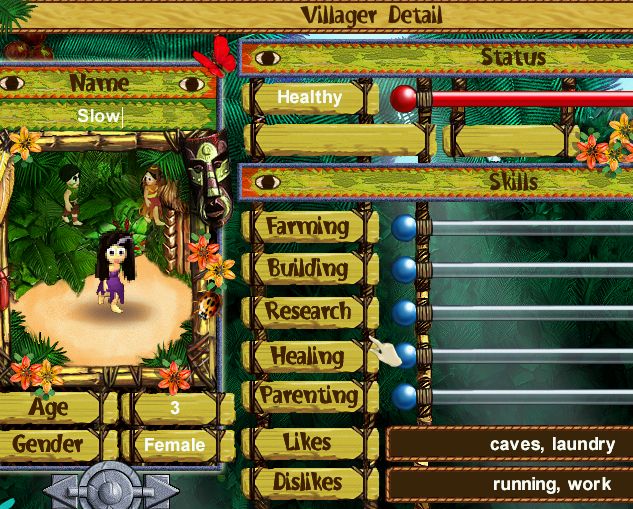Click the Parenting skill label
Viewport: 633px width, 509px height.
pos(308,396)
